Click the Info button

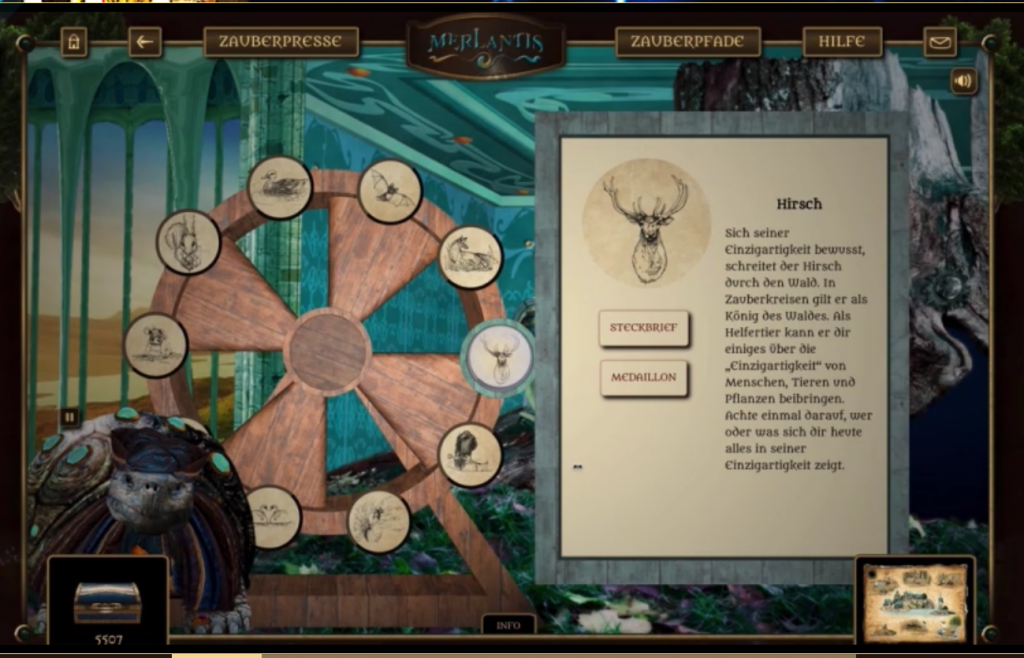[x=508, y=625]
